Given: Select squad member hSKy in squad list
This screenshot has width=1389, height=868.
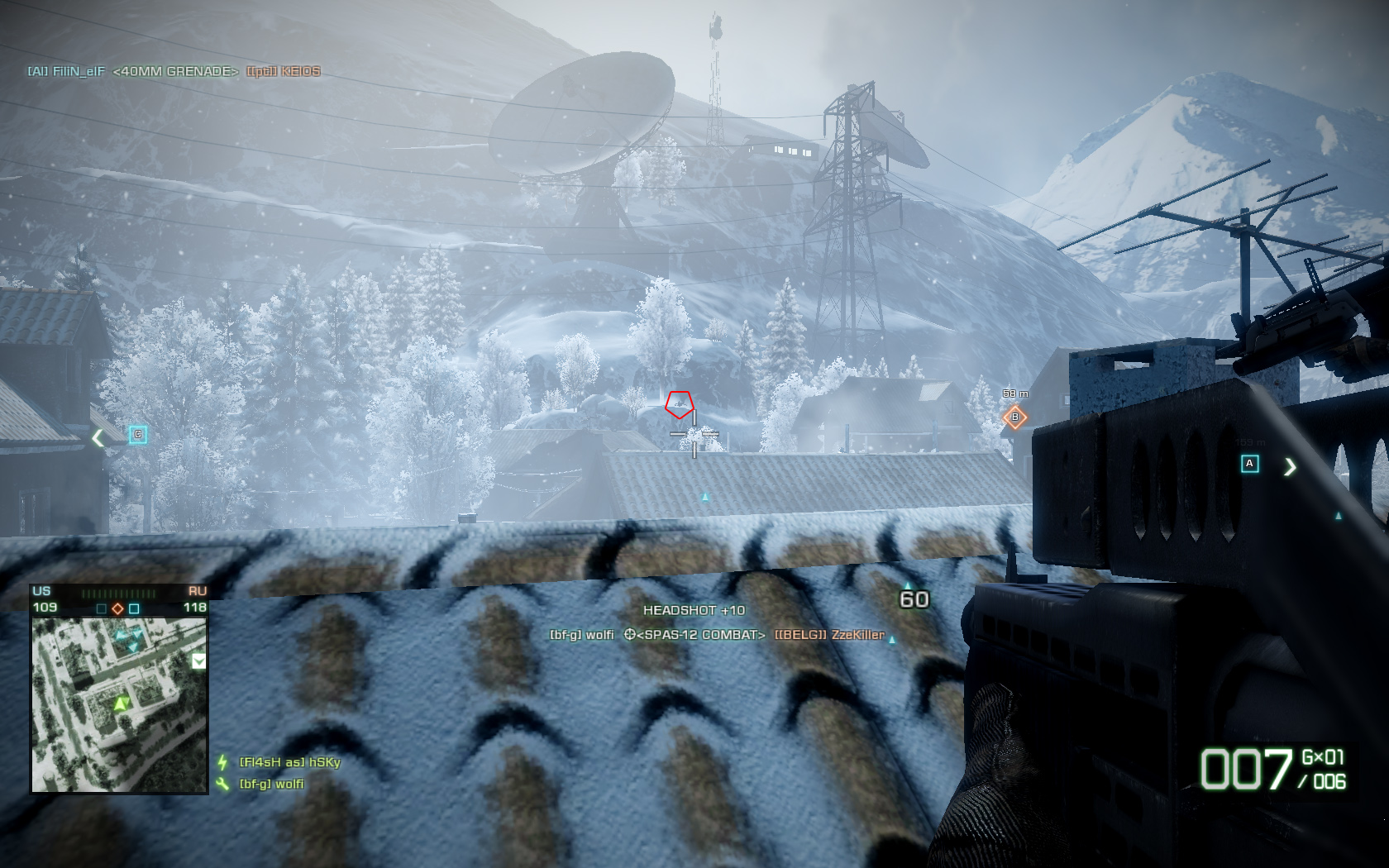Looking at the screenshot, I should (289, 762).
